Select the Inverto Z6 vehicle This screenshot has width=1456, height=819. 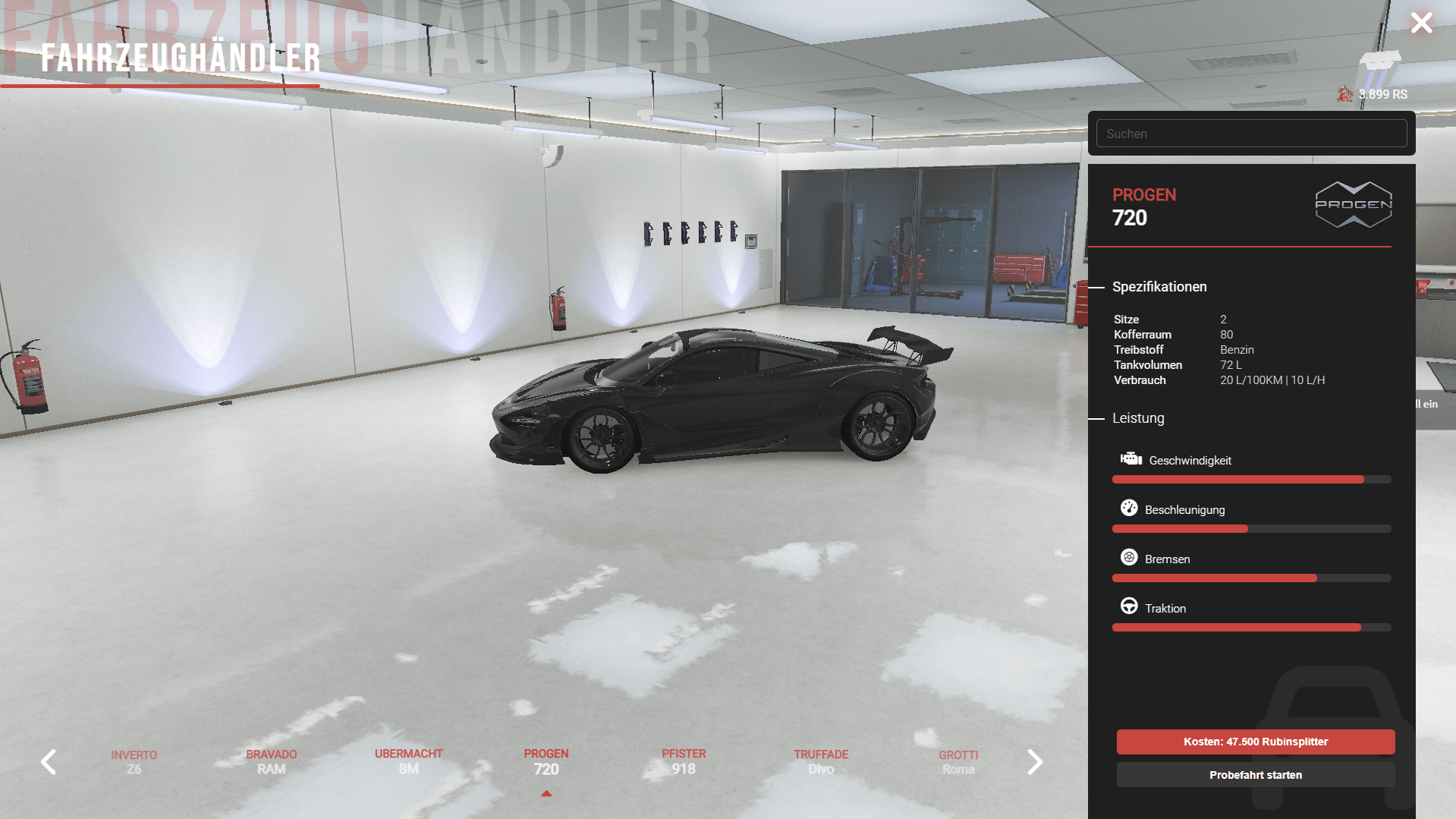134,762
